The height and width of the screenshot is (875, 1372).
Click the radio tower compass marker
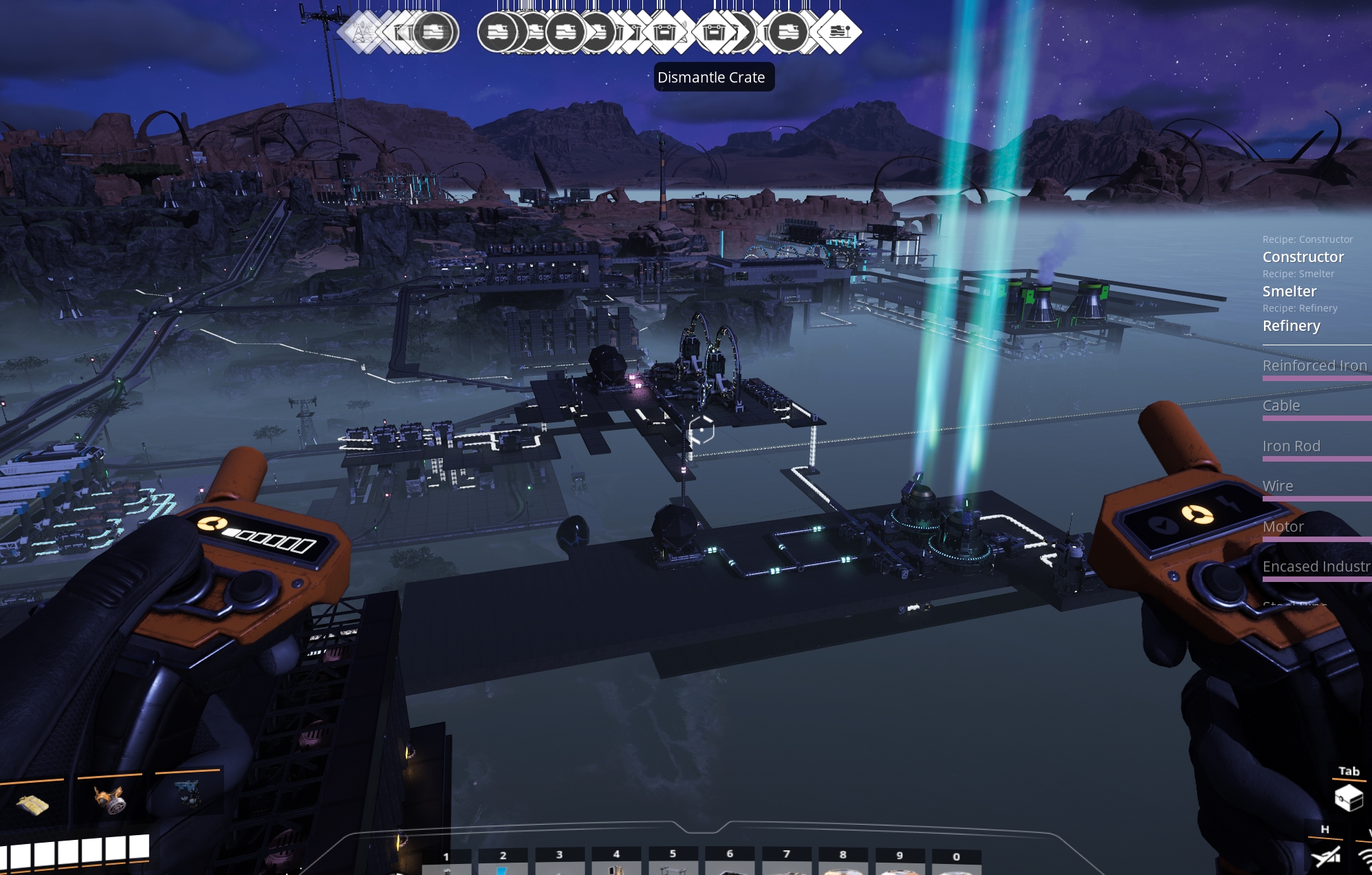coord(361,32)
